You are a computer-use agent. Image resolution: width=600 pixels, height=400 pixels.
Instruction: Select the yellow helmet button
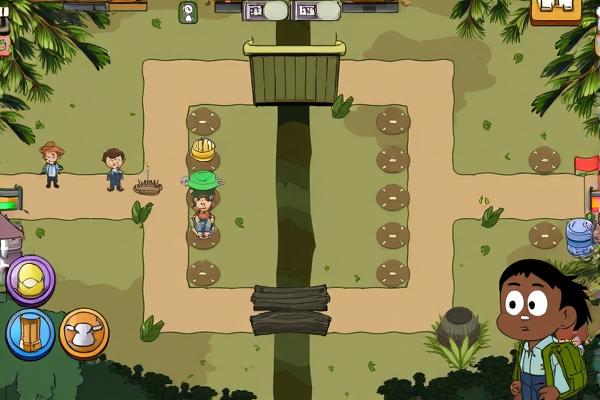(x=31, y=279)
